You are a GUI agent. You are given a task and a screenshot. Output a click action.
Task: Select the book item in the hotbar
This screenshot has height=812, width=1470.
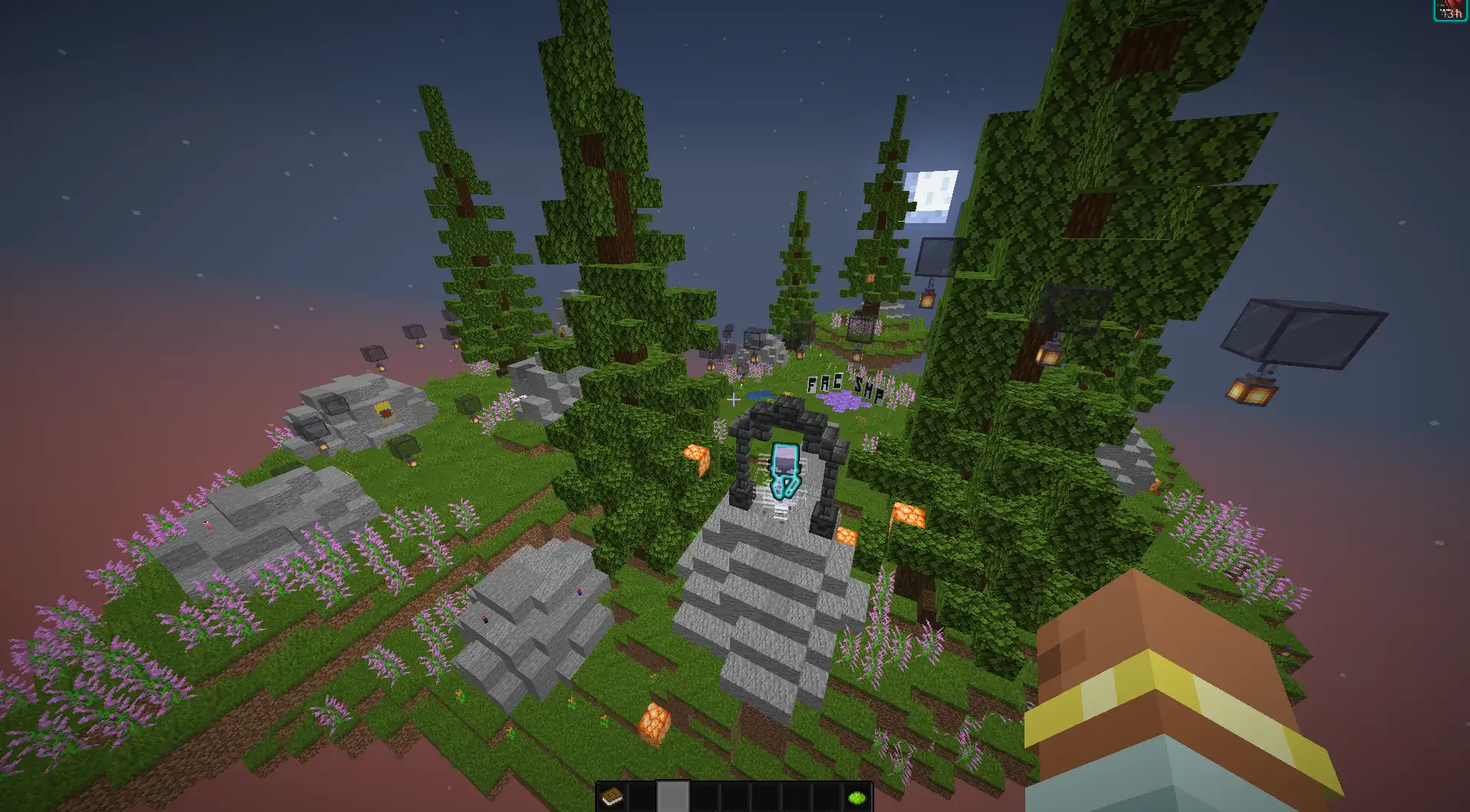click(x=612, y=798)
